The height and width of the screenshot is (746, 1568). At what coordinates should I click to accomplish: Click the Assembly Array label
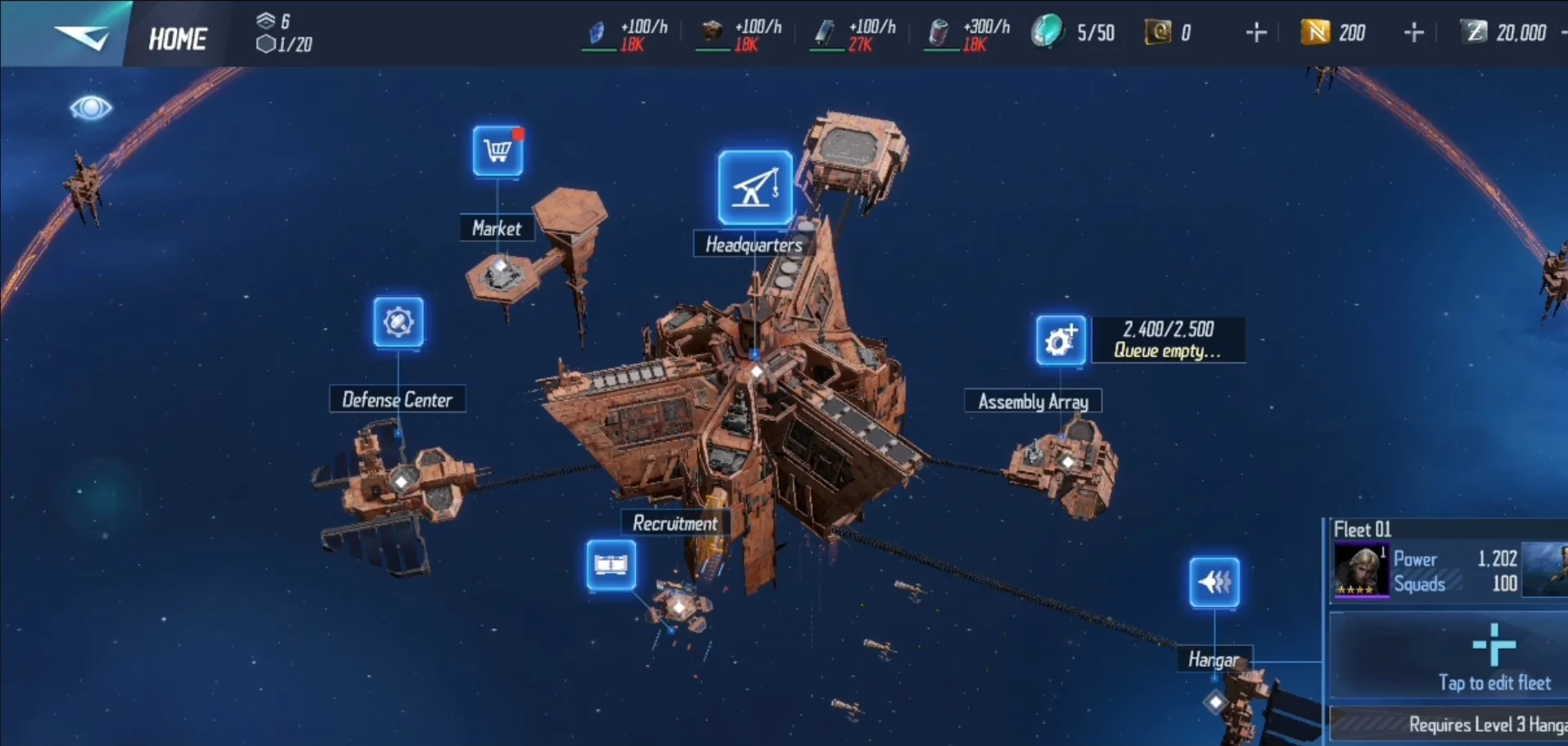click(1033, 402)
